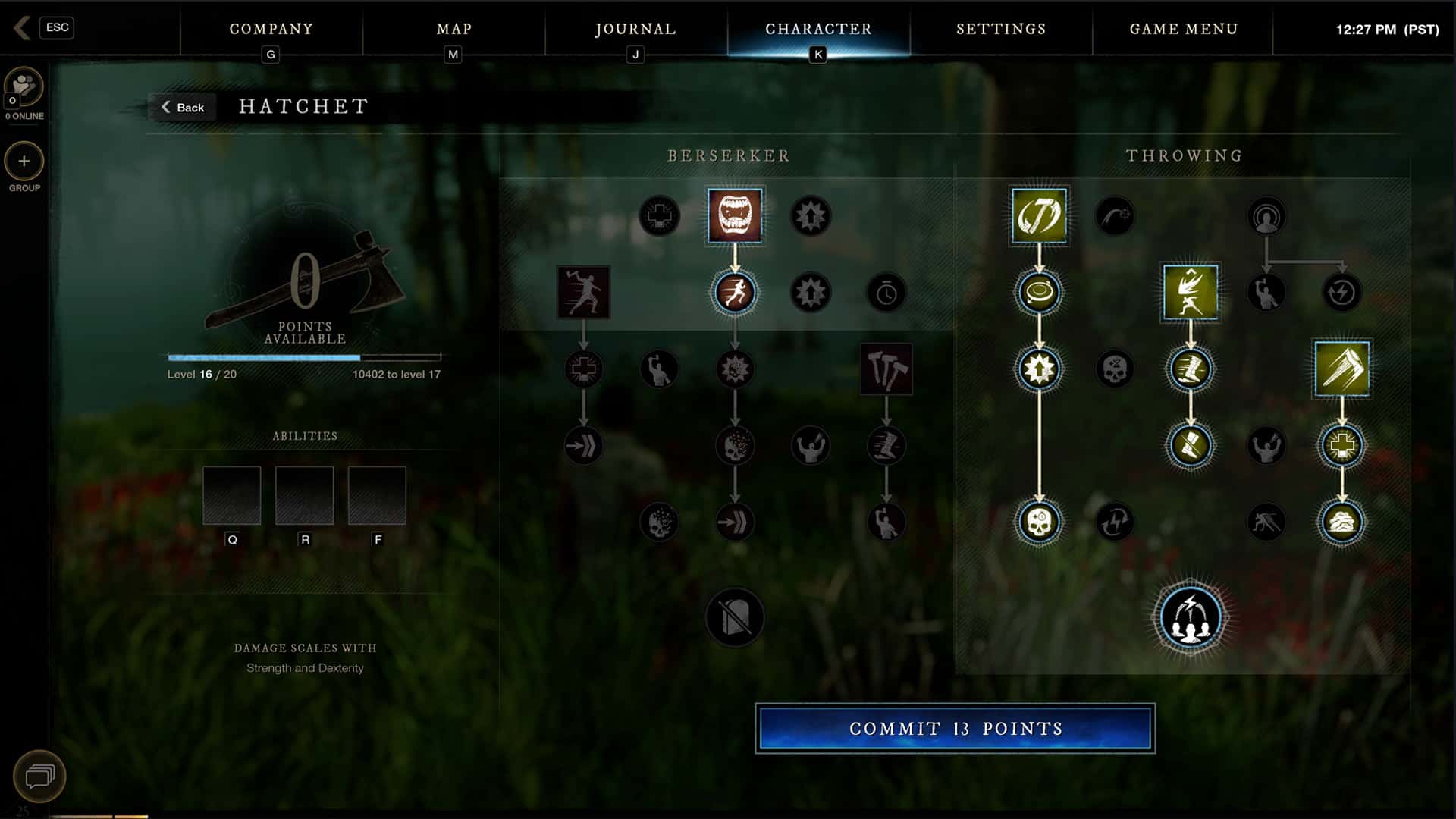The height and width of the screenshot is (819, 1456).
Task: Switch to the Map tab
Action: click(453, 29)
